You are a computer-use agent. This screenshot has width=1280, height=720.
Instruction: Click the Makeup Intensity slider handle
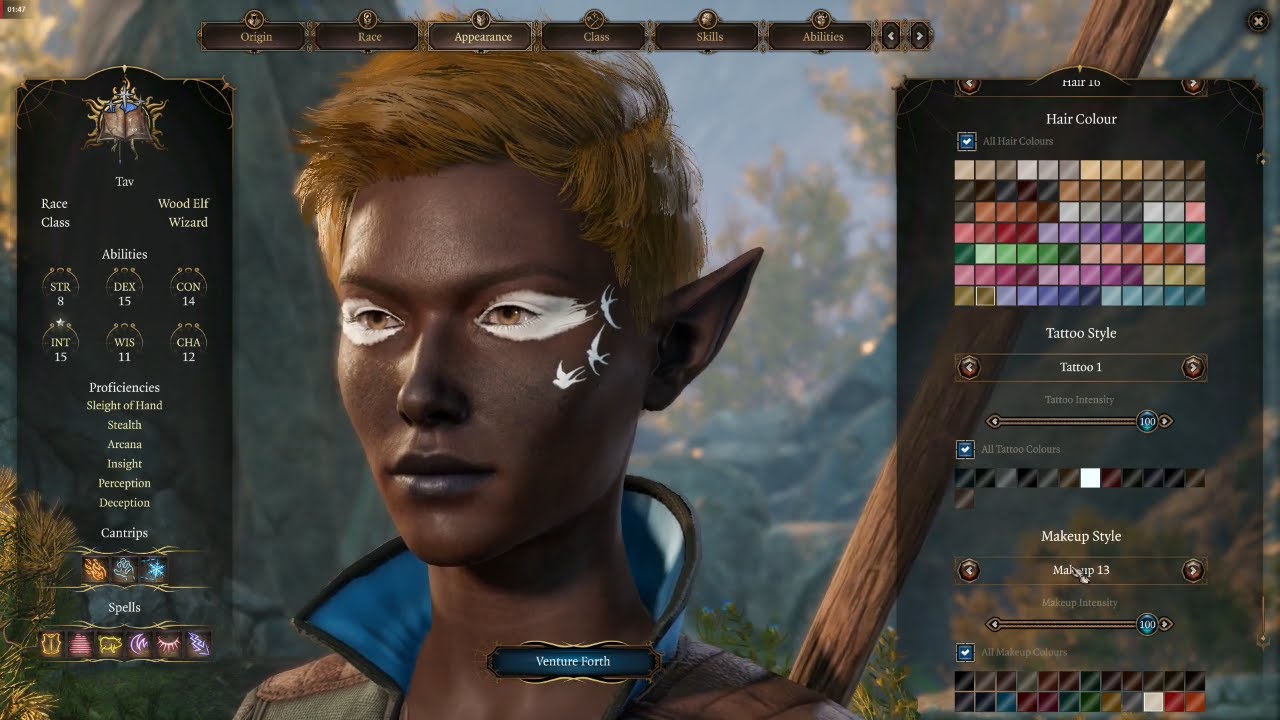(1147, 625)
